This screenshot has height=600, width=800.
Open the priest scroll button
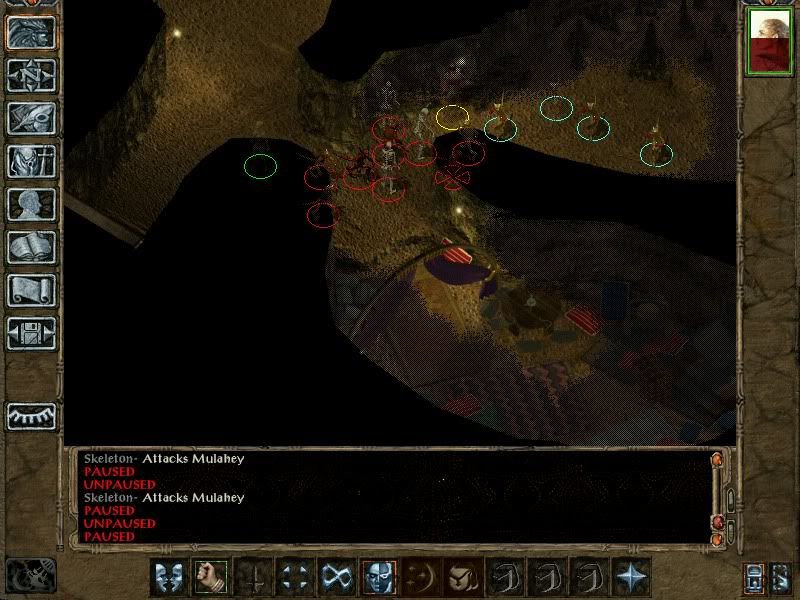31,290
